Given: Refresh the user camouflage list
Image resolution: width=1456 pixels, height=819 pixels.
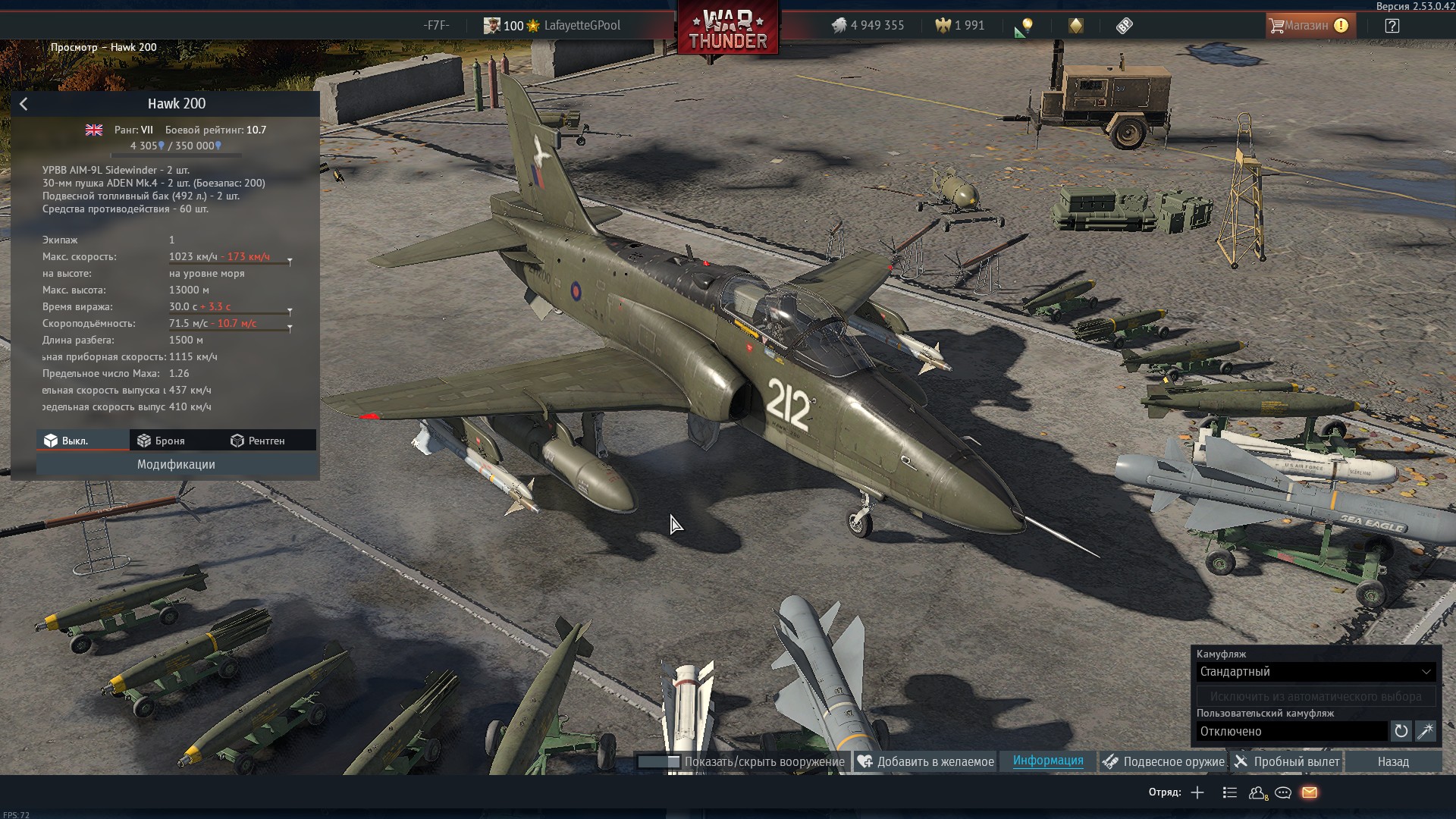Looking at the screenshot, I should (1401, 731).
